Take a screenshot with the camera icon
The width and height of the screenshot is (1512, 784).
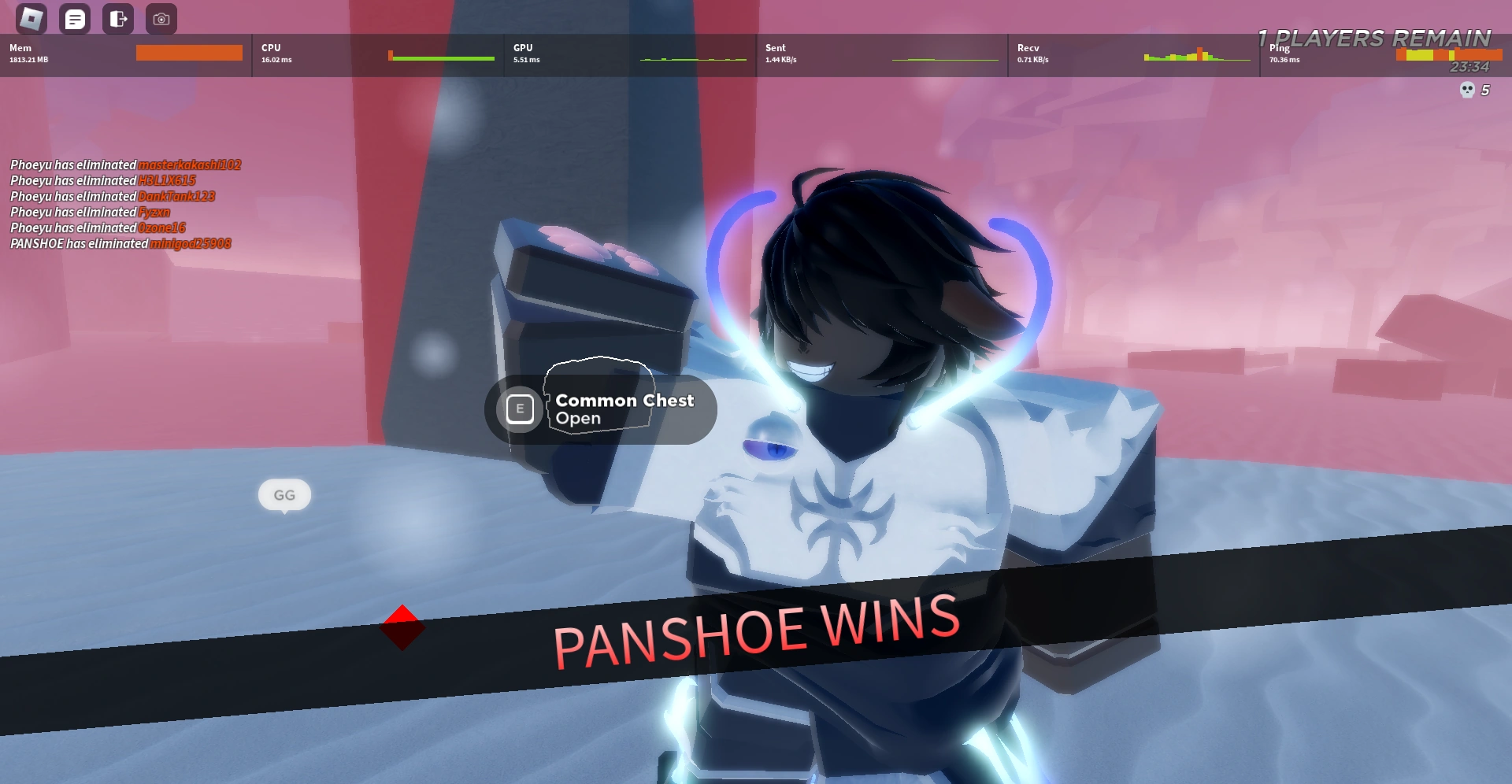pyautogui.click(x=161, y=20)
